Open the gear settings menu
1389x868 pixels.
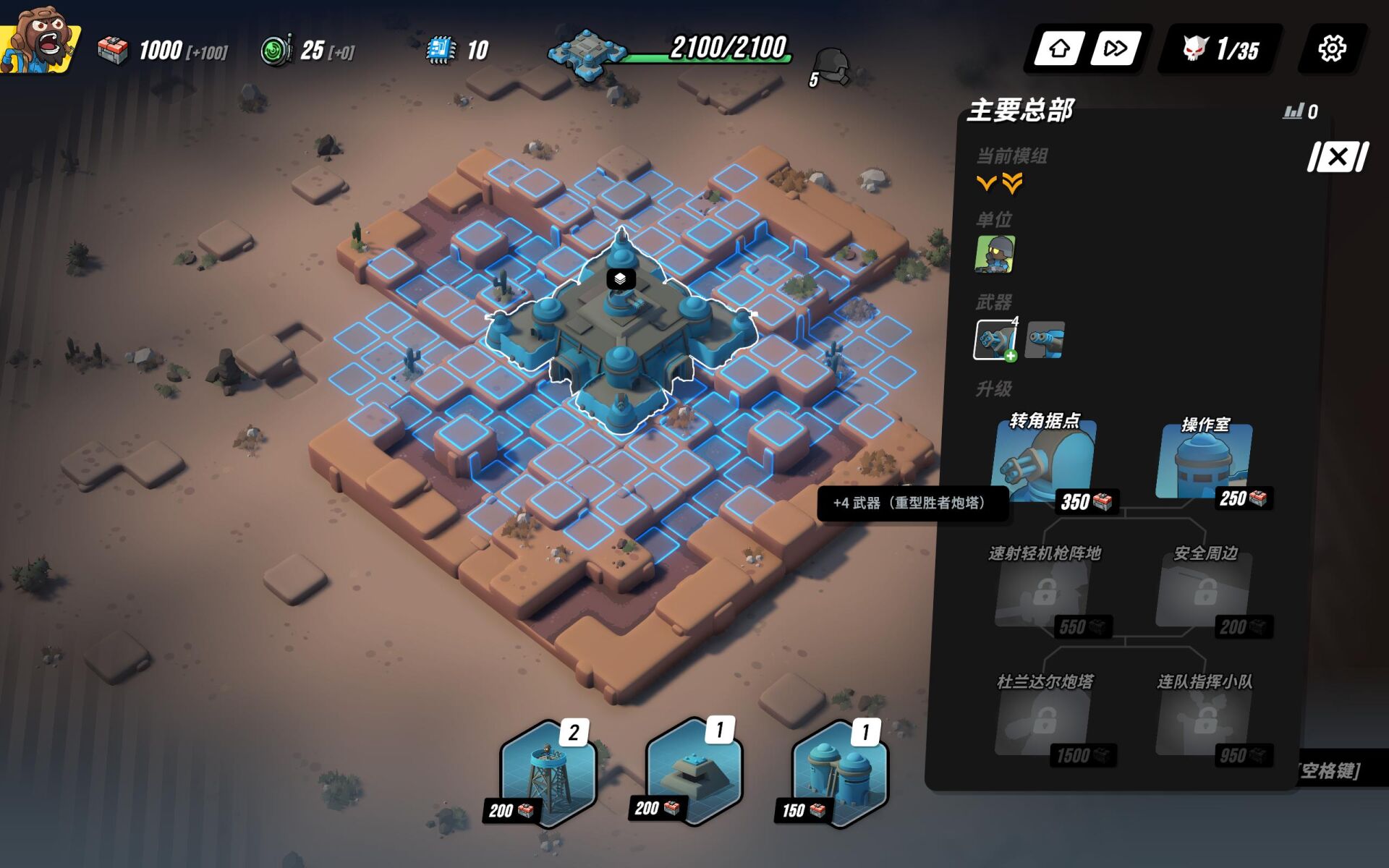point(1331,49)
